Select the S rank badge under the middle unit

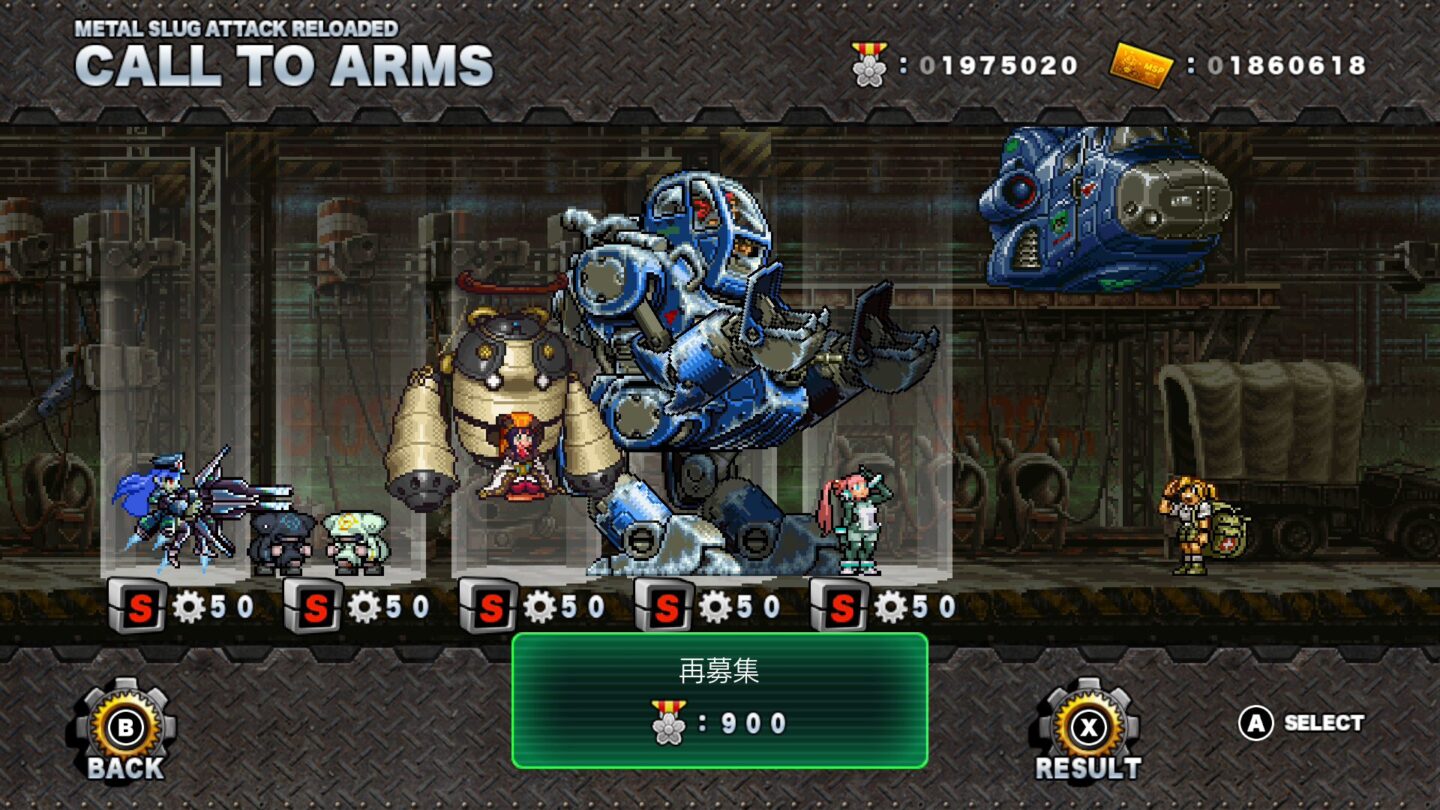point(493,605)
